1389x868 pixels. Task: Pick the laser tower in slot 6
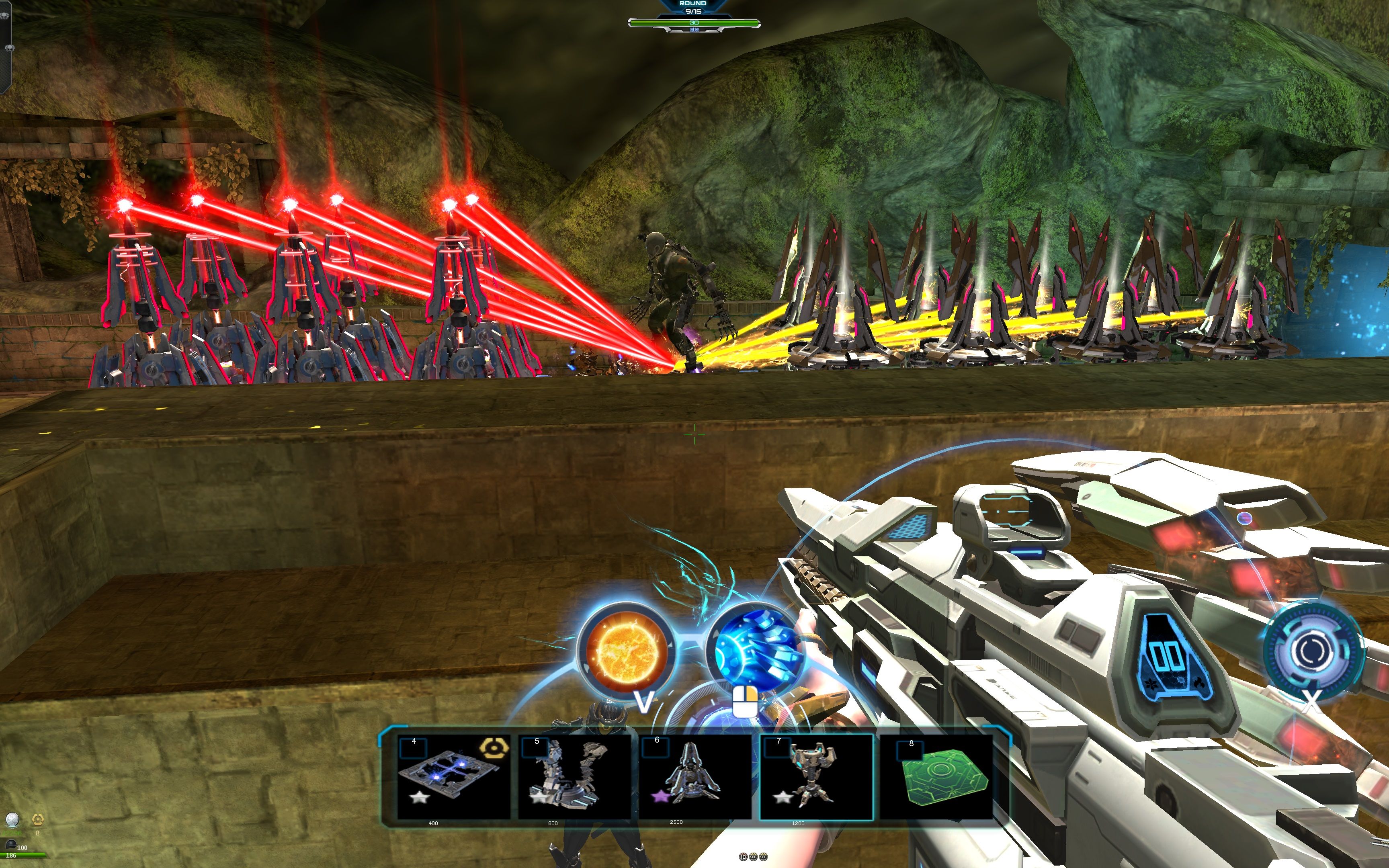click(x=694, y=777)
